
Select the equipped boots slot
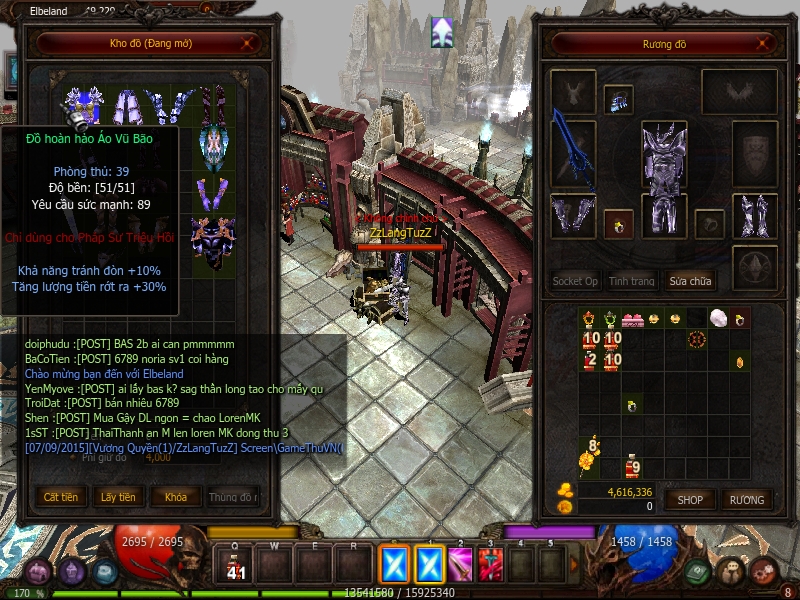point(754,215)
